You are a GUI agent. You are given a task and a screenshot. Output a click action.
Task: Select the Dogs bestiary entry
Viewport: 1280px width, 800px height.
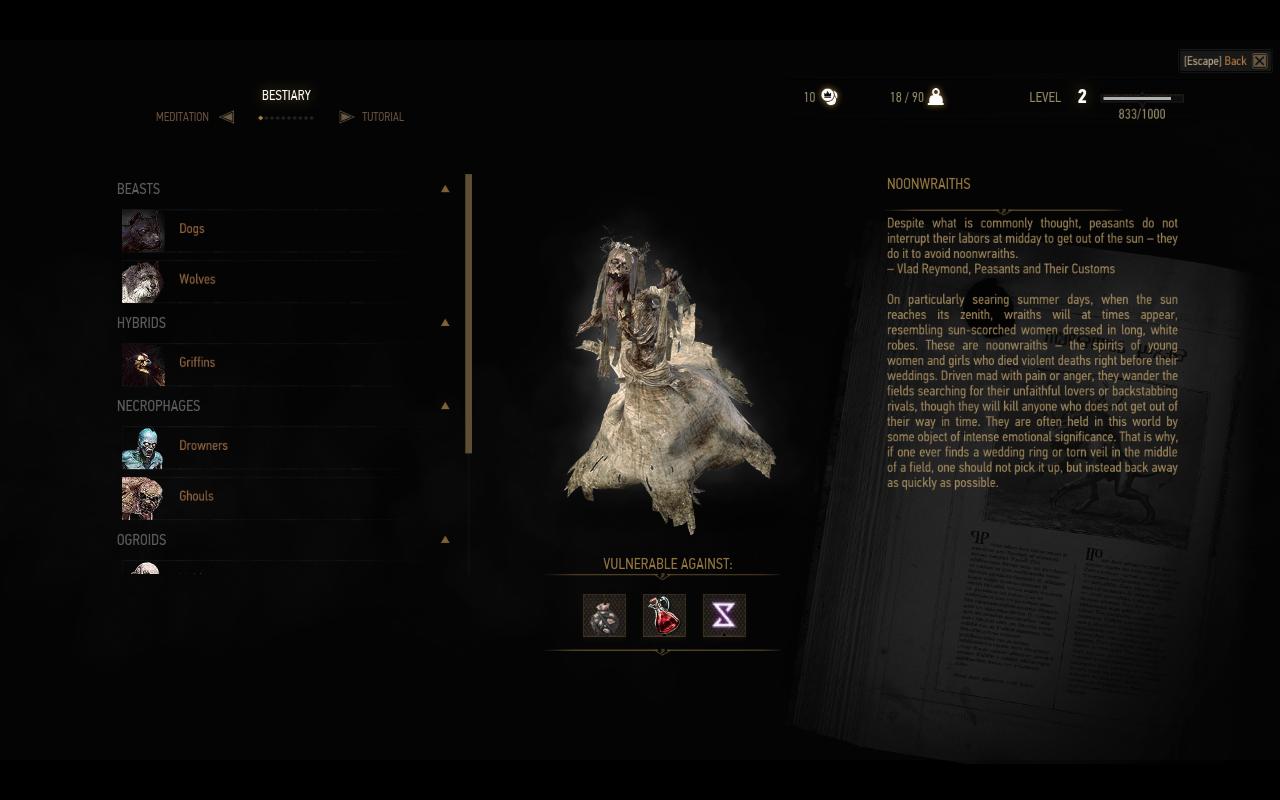tap(192, 229)
